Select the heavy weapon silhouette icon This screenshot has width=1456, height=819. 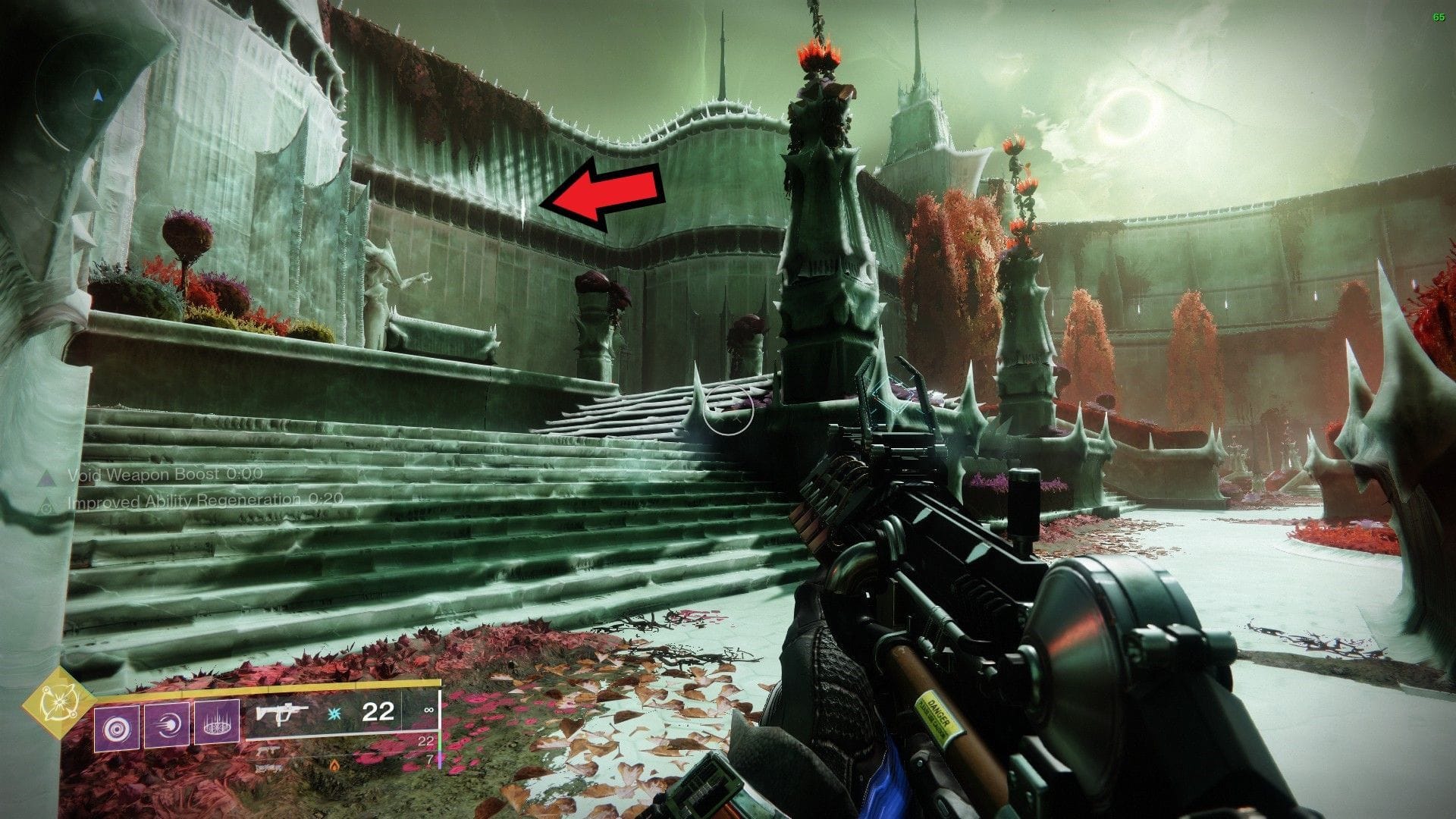click(268, 768)
